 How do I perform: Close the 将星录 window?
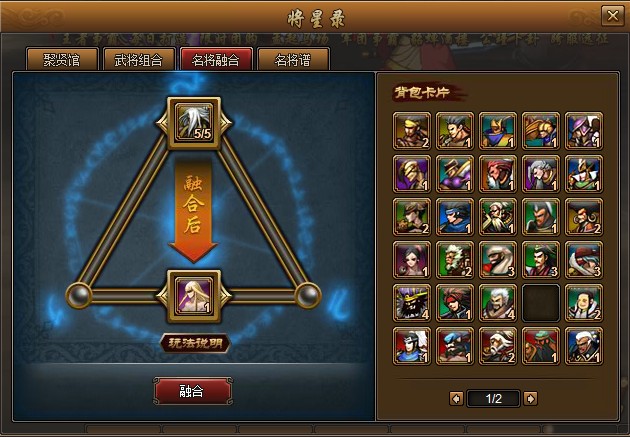(611, 16)
